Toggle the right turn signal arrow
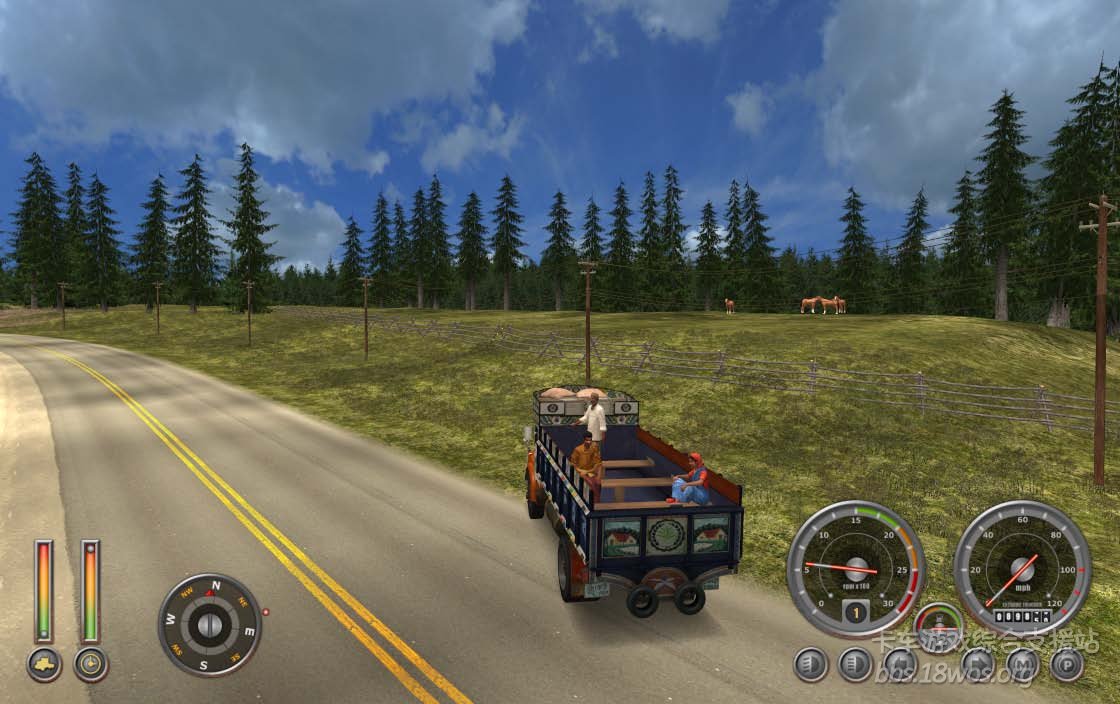Viewport: 1120px width, 704px height. coord(977,664)
